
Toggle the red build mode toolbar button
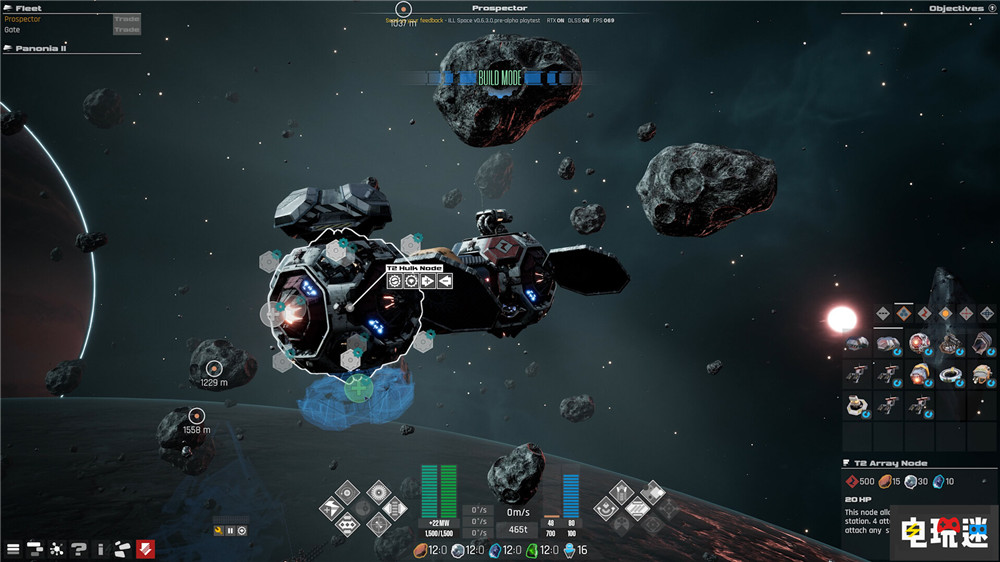click(146, 548)
